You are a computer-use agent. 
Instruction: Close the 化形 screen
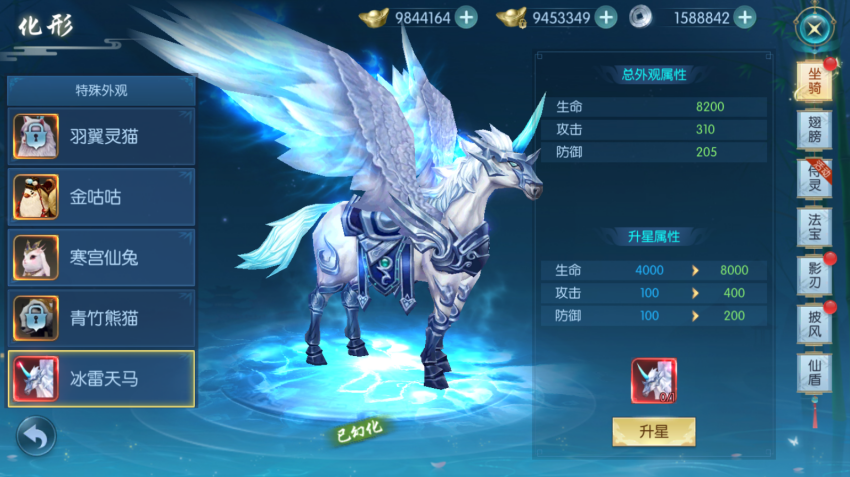coord(815,28)
